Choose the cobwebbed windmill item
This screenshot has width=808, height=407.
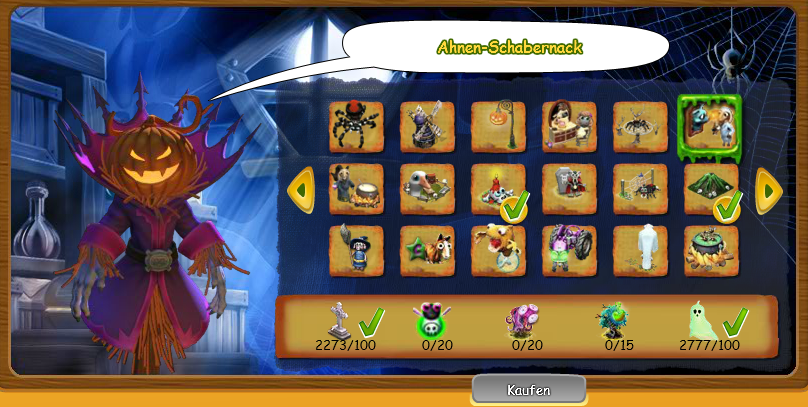click(x=427, y=126)
